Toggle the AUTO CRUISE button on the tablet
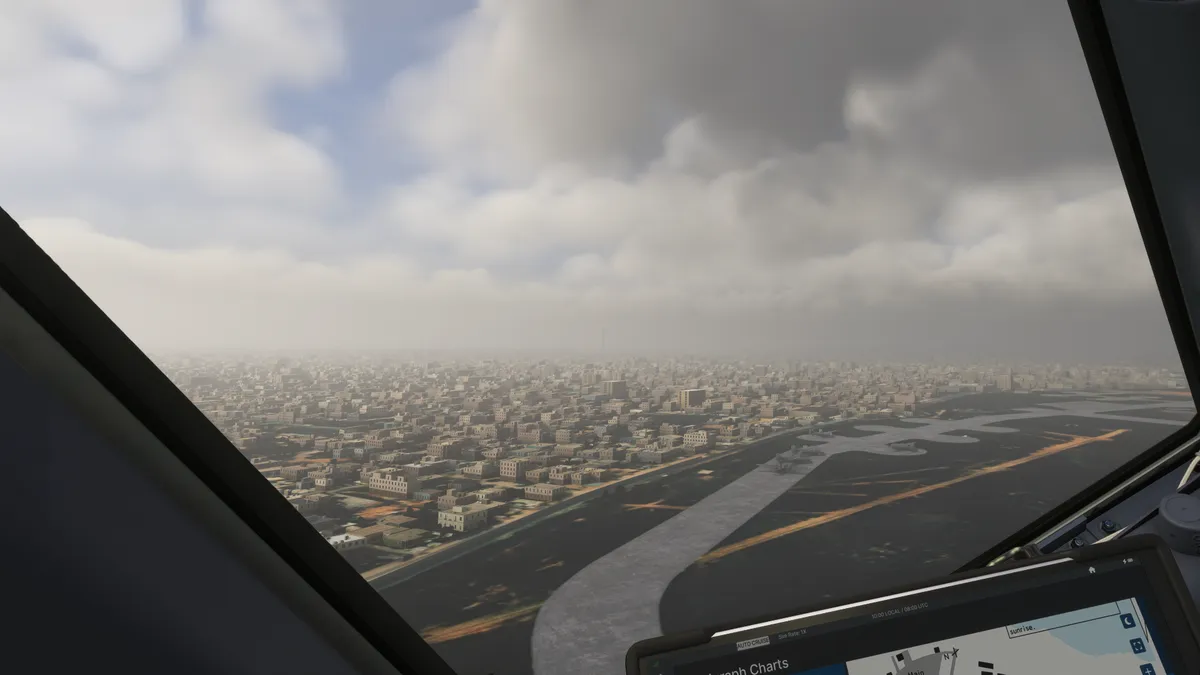The image size is (1200, 675). coord(752,643)
